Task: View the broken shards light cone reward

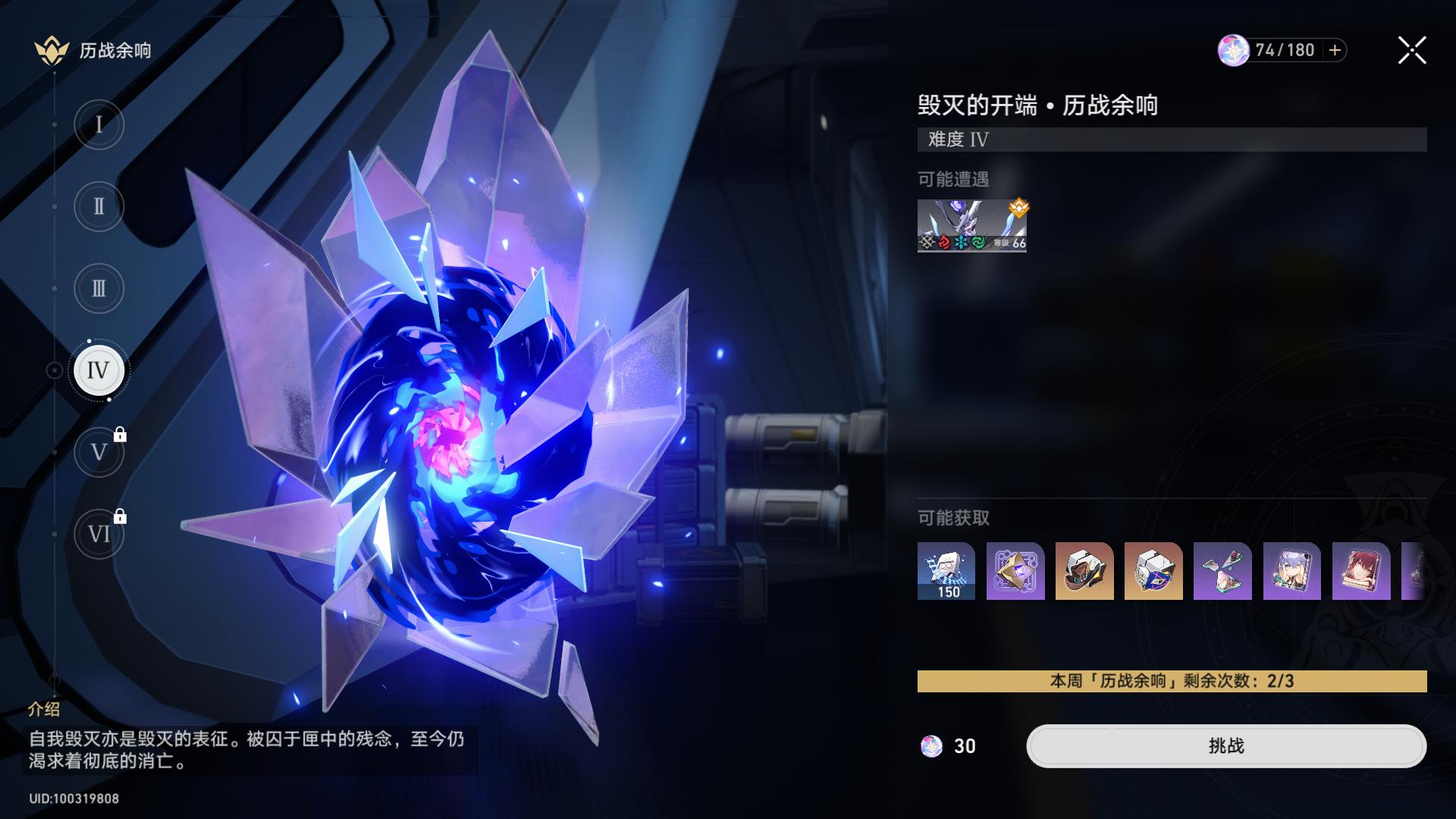Action: (1222, 571)
